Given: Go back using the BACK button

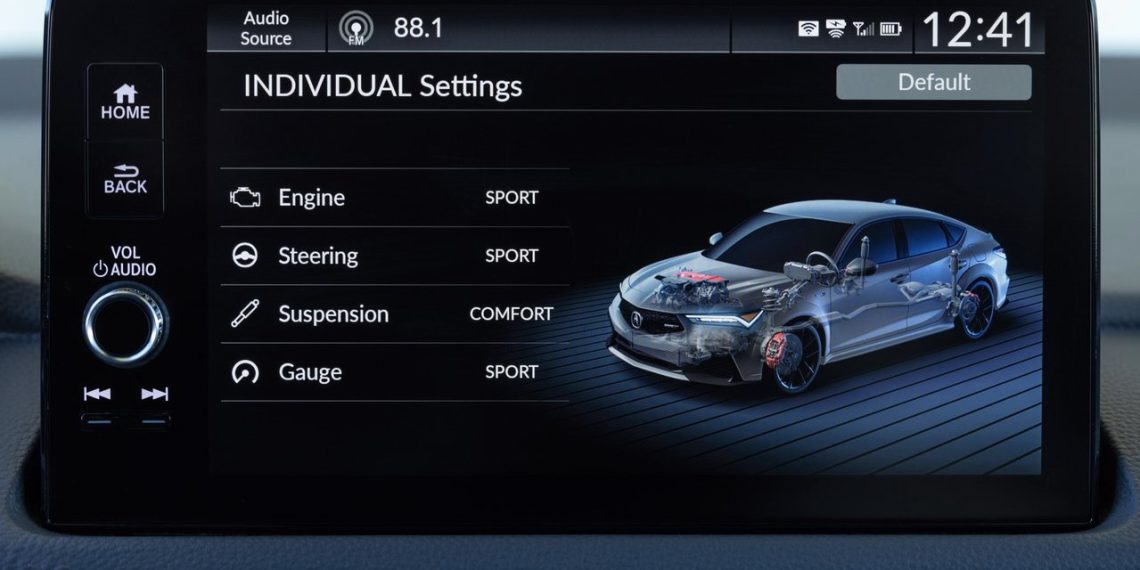Looking at the screenshot, I should click(x=124, y=178).
